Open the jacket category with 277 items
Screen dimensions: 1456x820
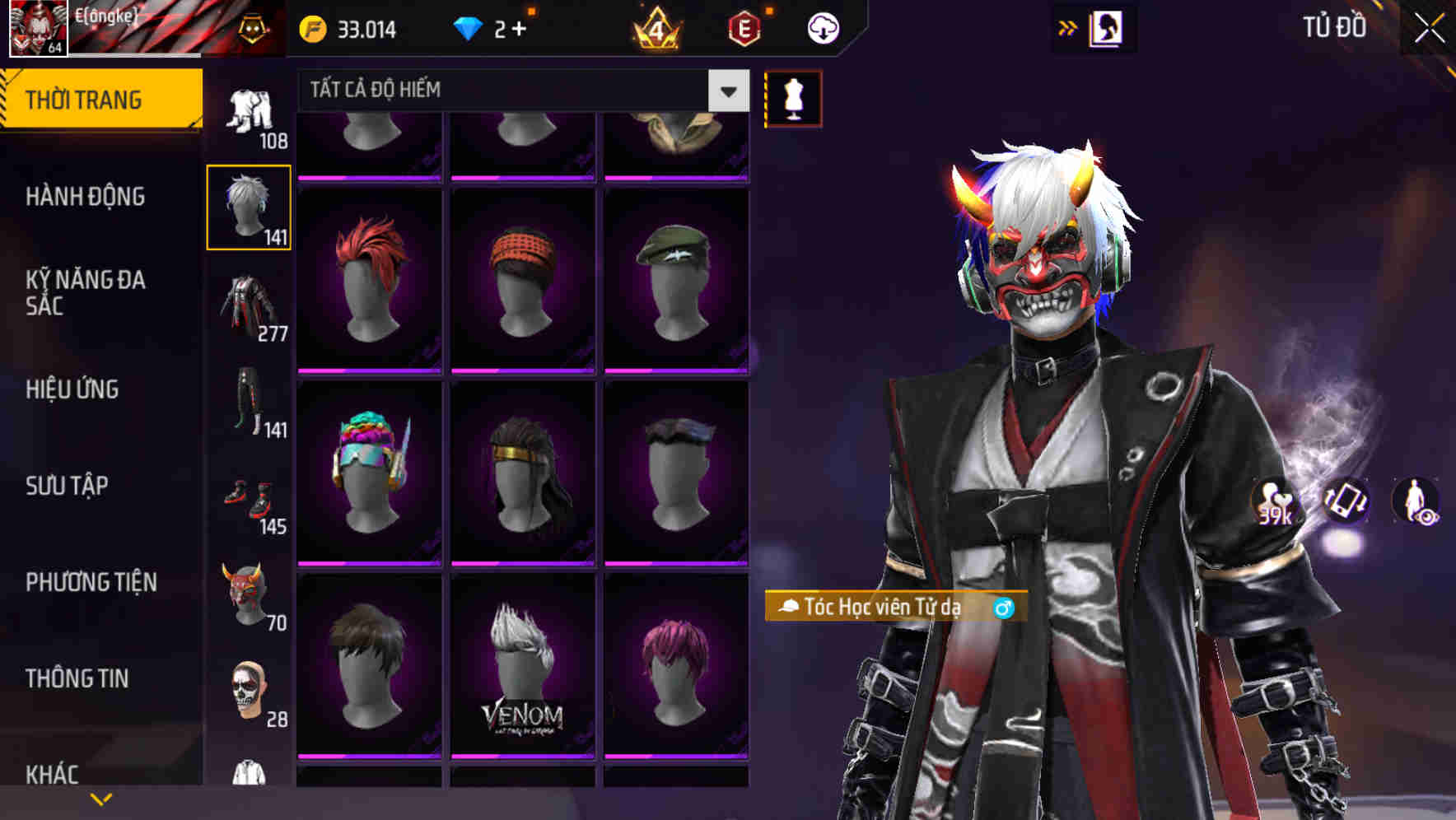(x=248, y=309)
